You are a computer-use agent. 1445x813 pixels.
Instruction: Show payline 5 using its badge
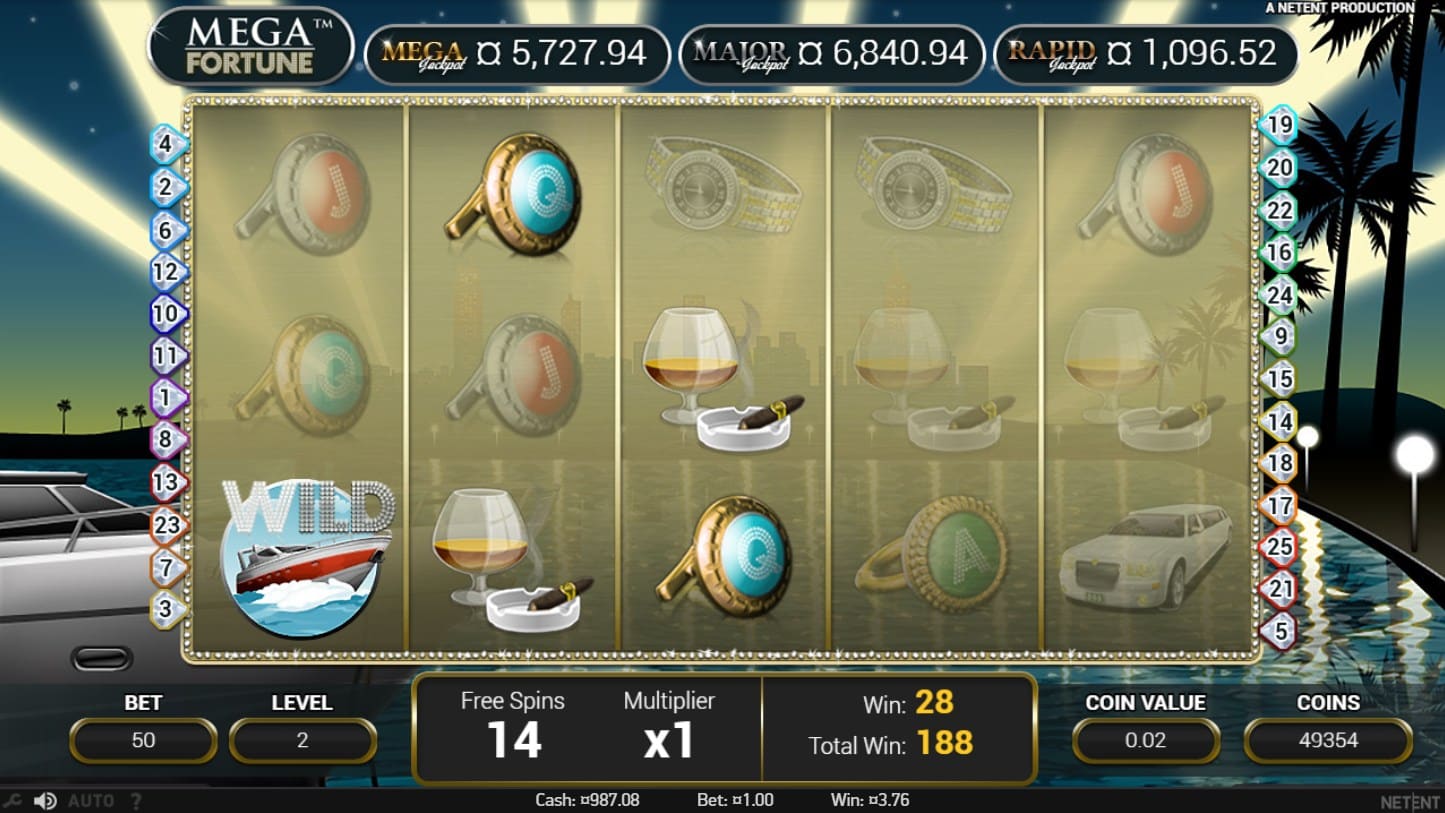tap(1280, 631)
